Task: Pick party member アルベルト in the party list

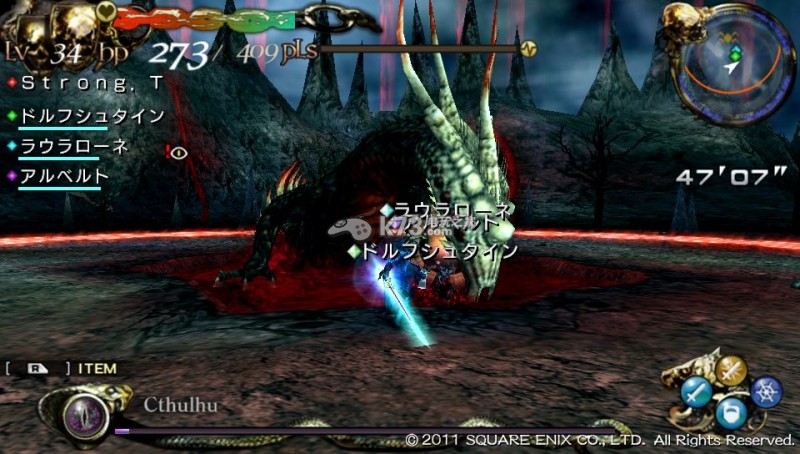Action: [x=63, y=176]
